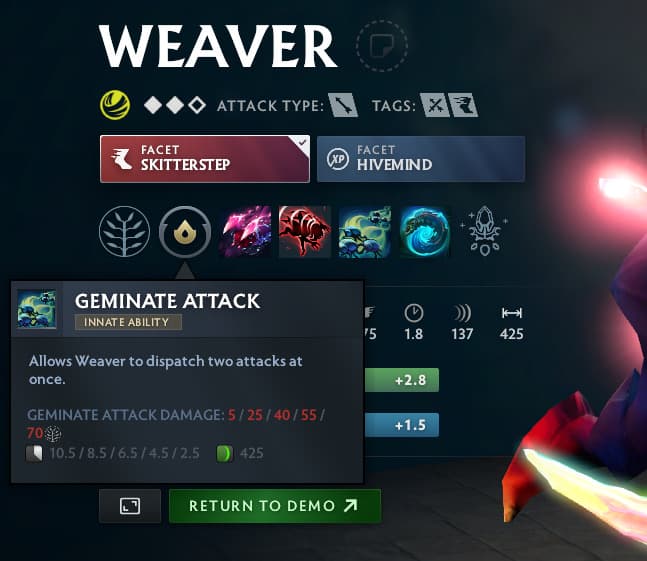Select the Shukuchi ability icon
Viewport: 647px width, 561px height.
pyautogui.click(x=304, y=232)
